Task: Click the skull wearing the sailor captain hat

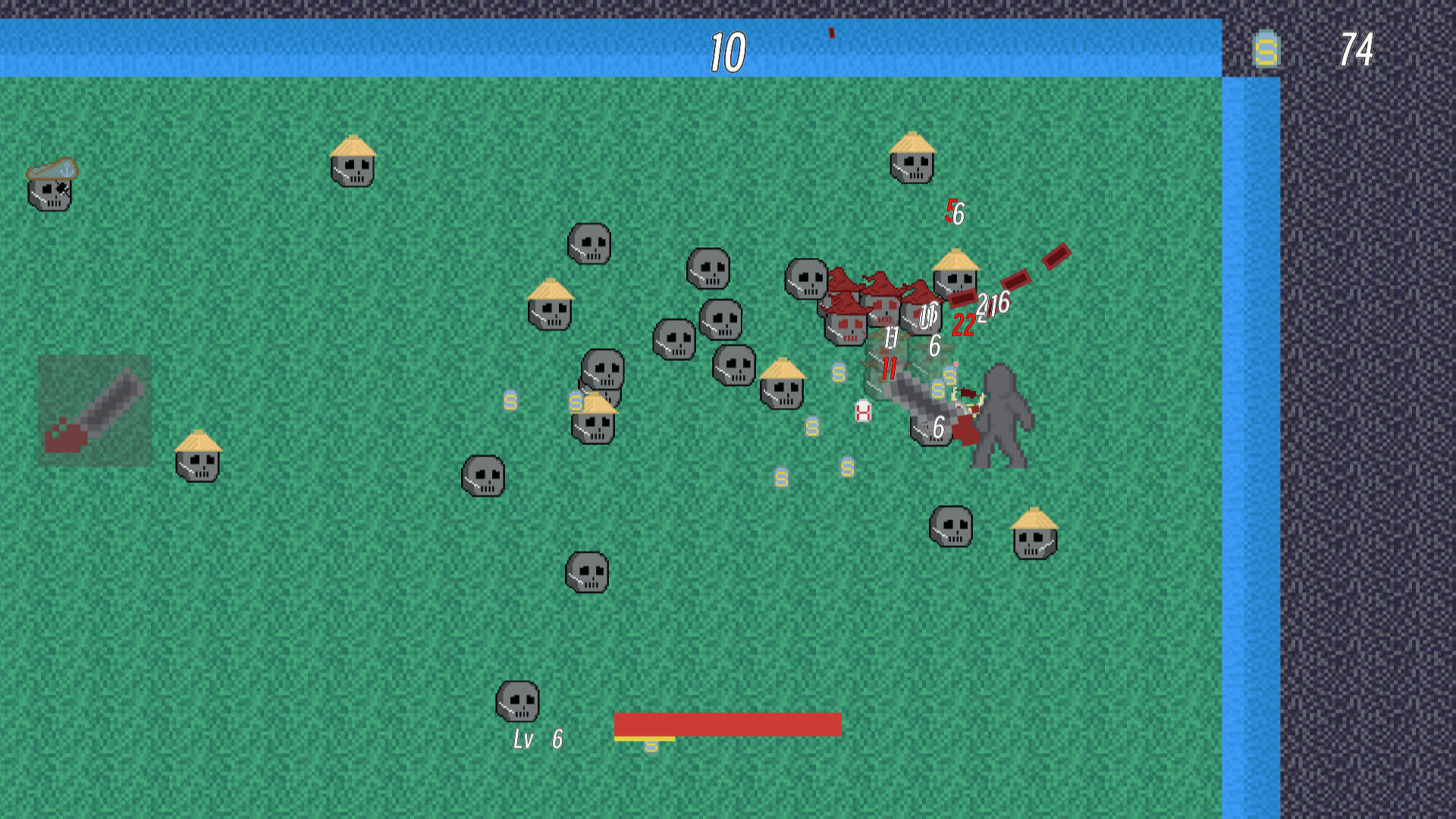Action: (49, 190)
